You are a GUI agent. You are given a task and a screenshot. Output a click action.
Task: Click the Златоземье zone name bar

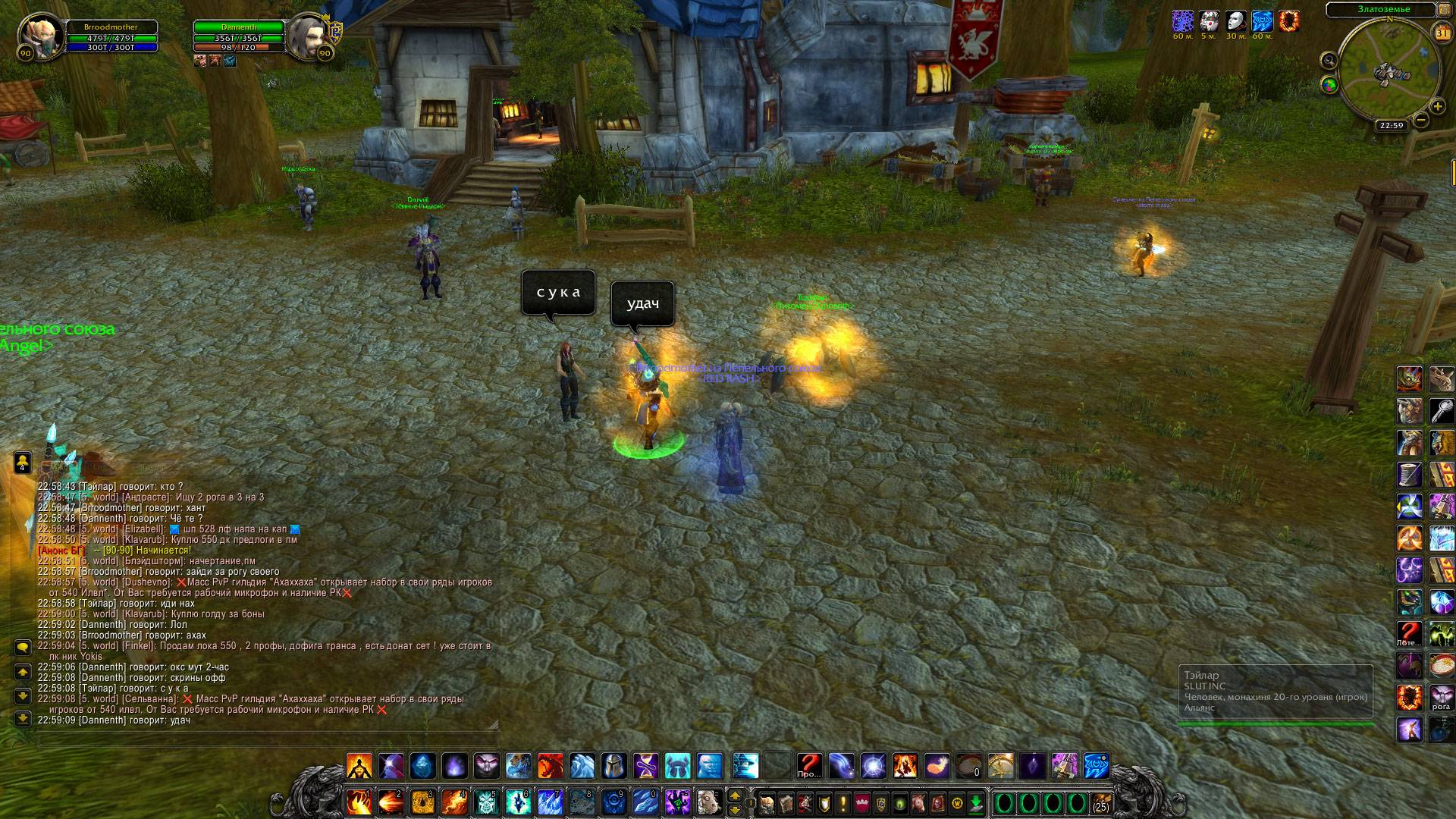coord(1382,9)
